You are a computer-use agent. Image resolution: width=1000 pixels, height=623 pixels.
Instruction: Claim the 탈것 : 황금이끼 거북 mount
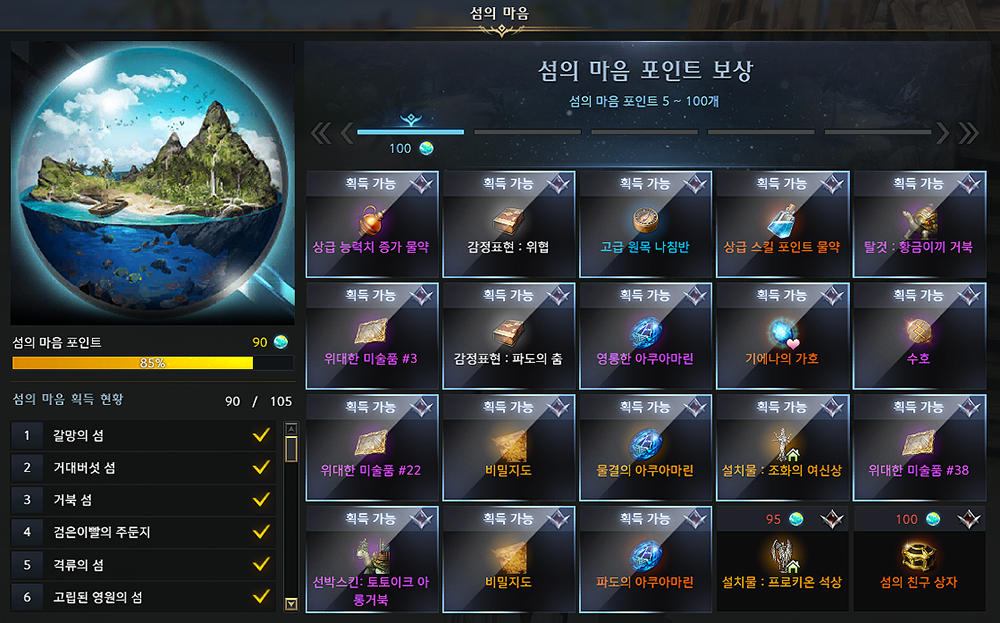coord(918,224)
